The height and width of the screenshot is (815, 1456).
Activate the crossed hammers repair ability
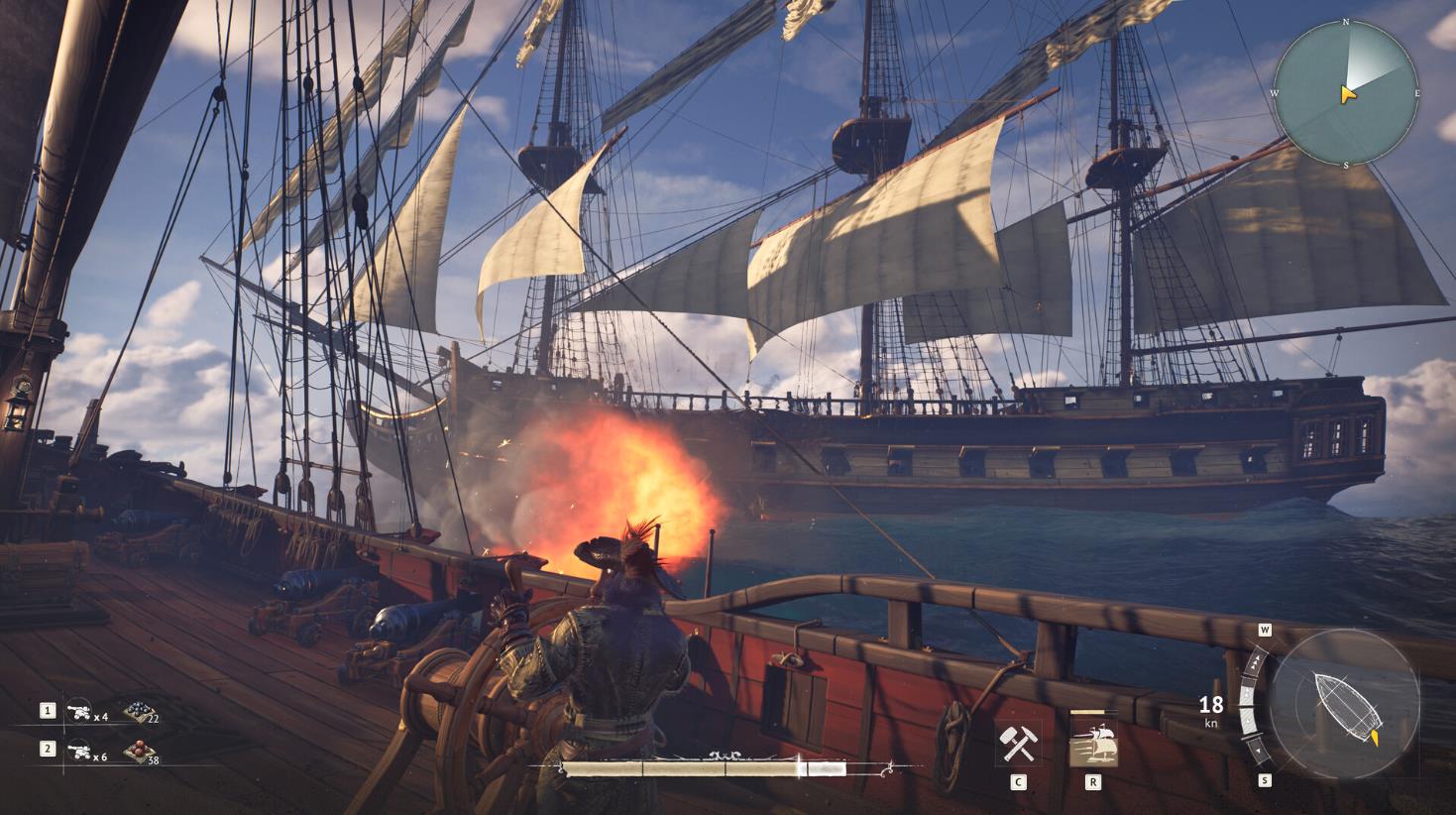pos(1018,744)
